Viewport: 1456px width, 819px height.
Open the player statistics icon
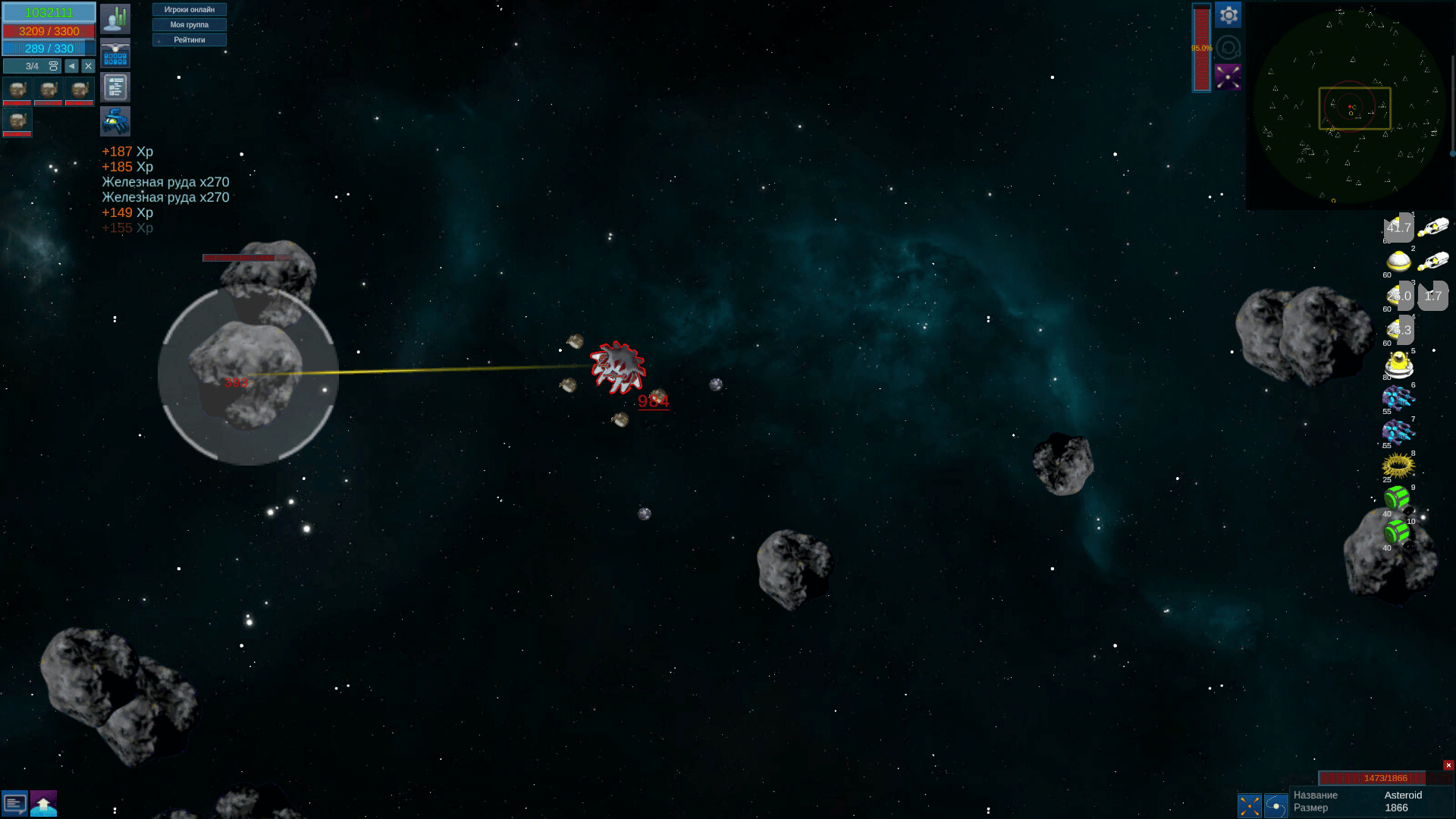point(115,19)
